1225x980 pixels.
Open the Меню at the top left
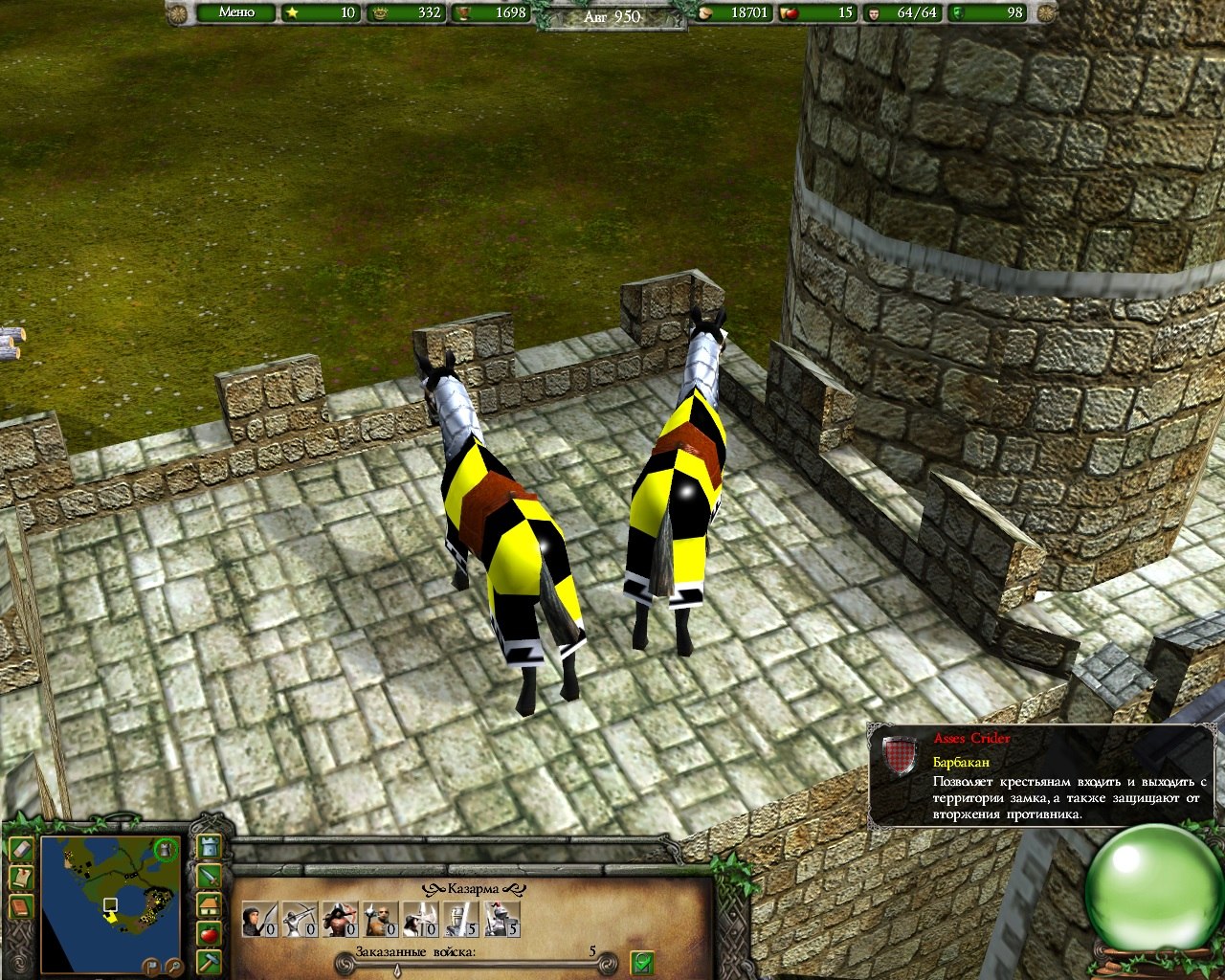click(239, 13)
